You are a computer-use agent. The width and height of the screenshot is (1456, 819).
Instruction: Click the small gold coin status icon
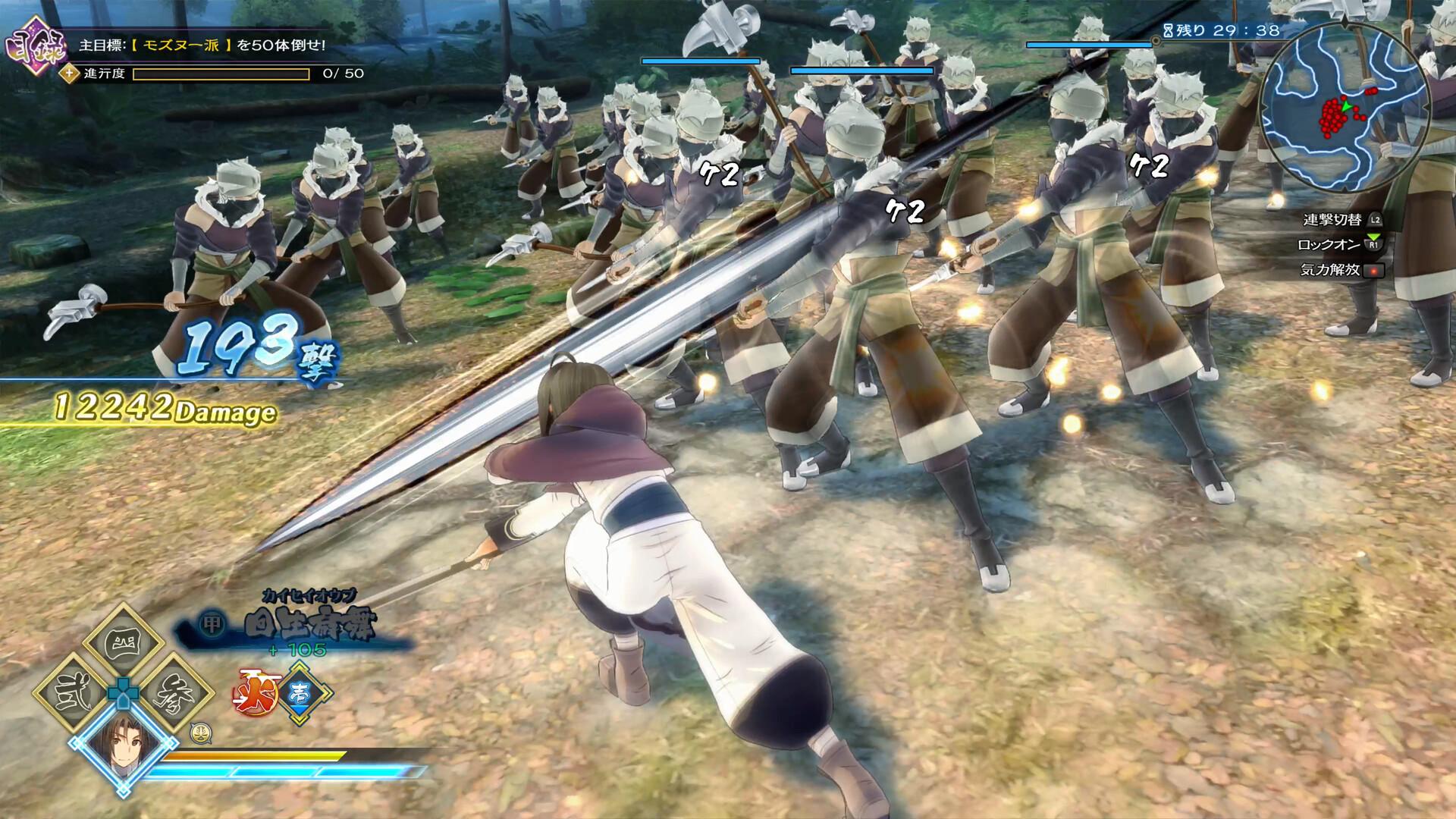coord(200,733)
